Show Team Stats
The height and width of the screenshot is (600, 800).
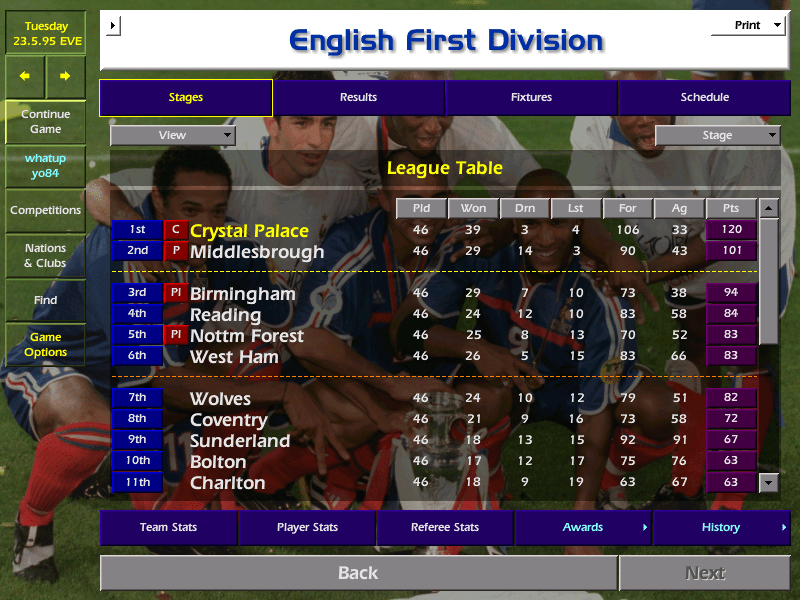tap(168, 527)
